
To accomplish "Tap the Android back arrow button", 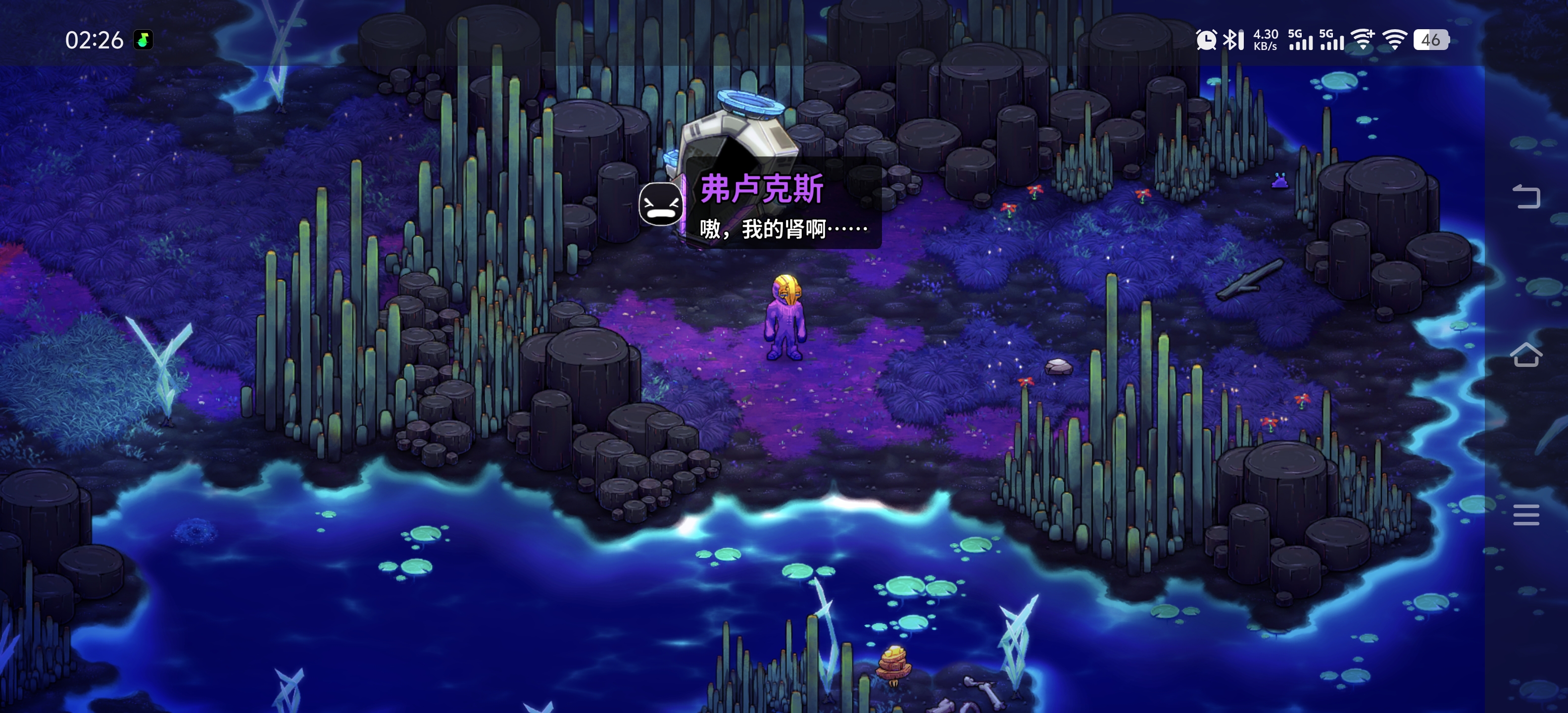I will [x=1526, y=196].
